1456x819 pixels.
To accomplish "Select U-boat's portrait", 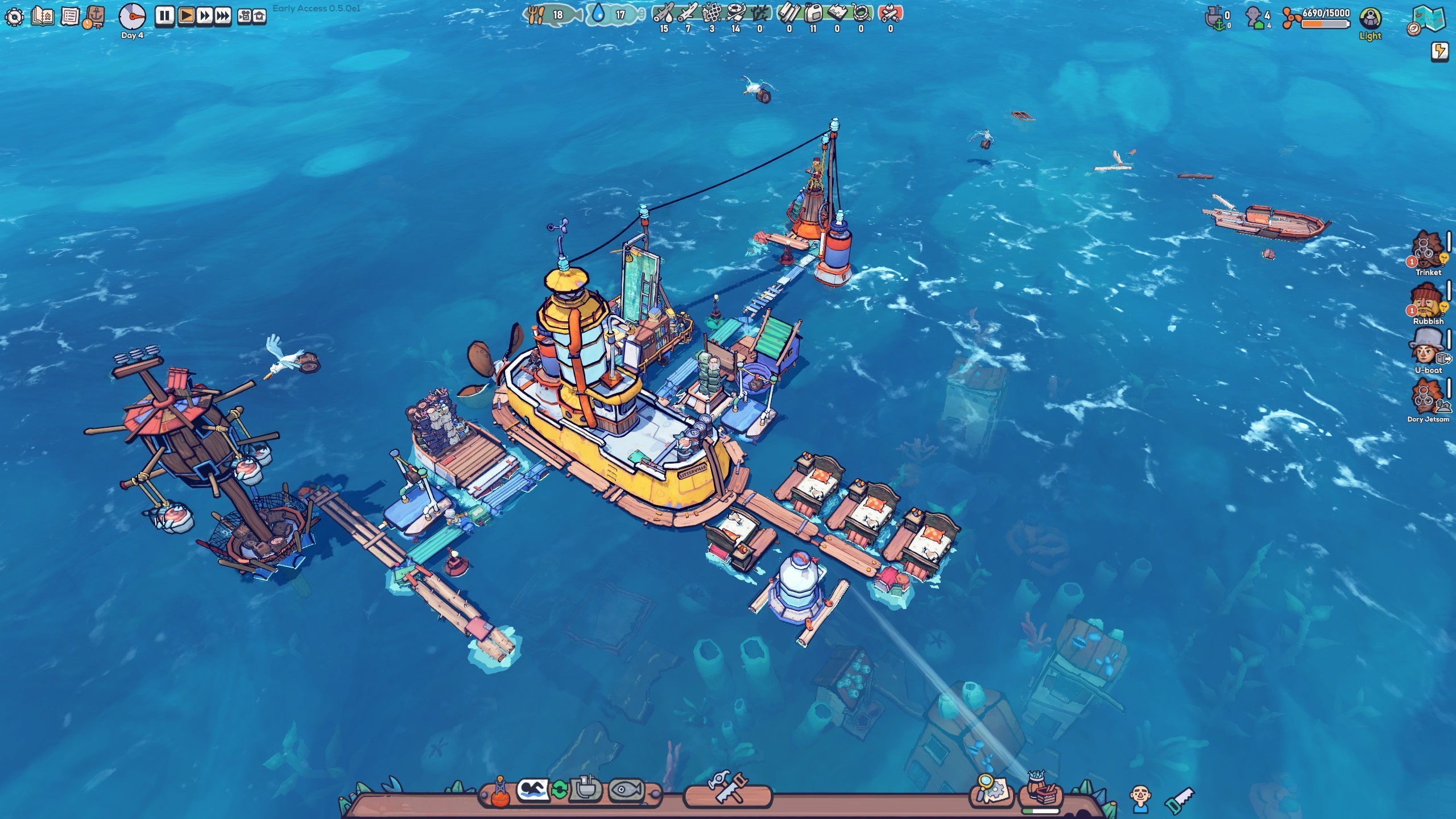I will pos(1427,348).
